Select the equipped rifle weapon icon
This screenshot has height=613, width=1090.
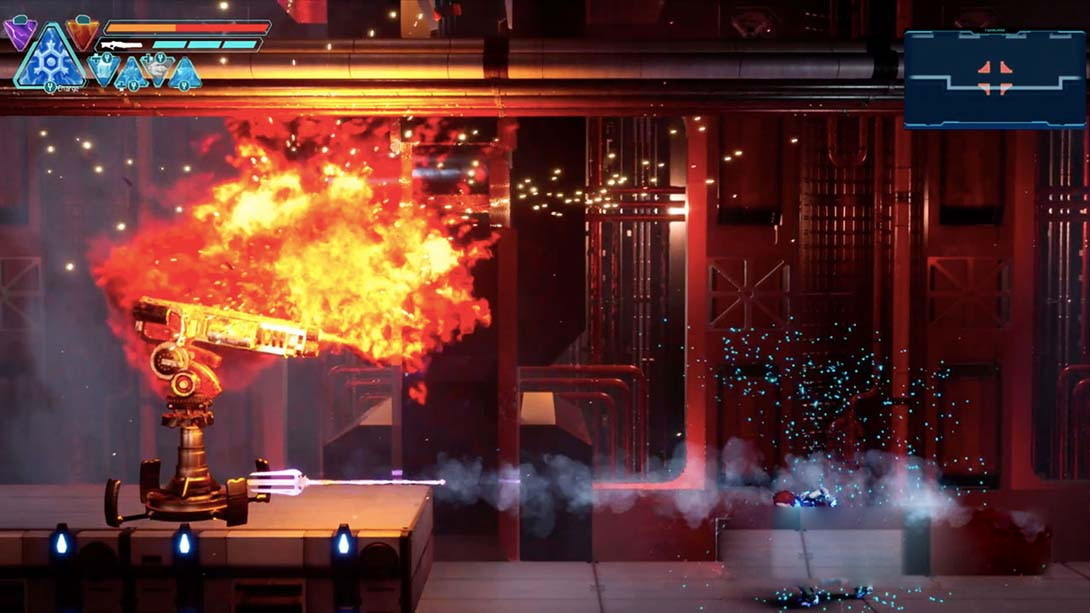tap(121, 45)
